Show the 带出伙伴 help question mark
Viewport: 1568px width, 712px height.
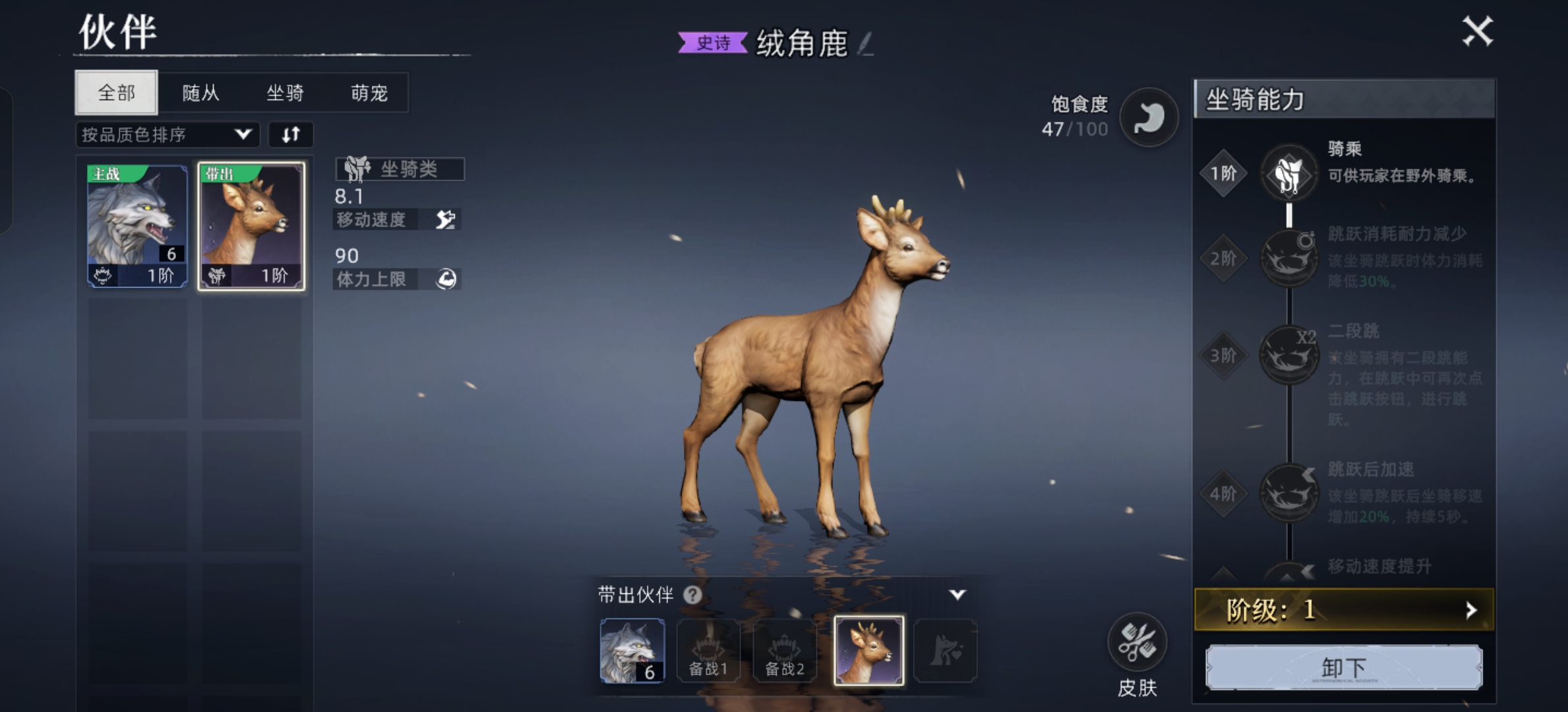692,595
